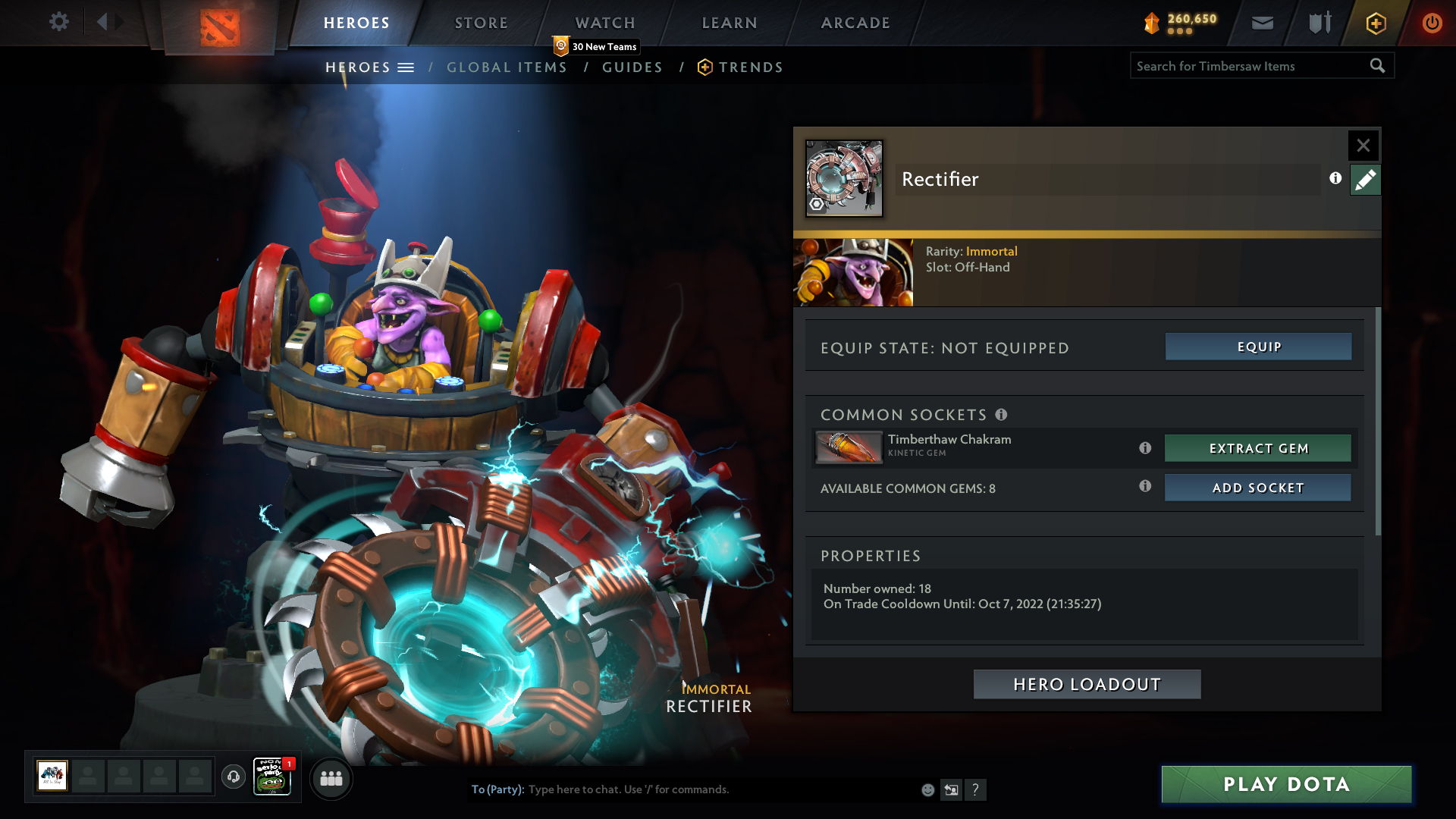View the Trends section

click(x=750, y=67)
